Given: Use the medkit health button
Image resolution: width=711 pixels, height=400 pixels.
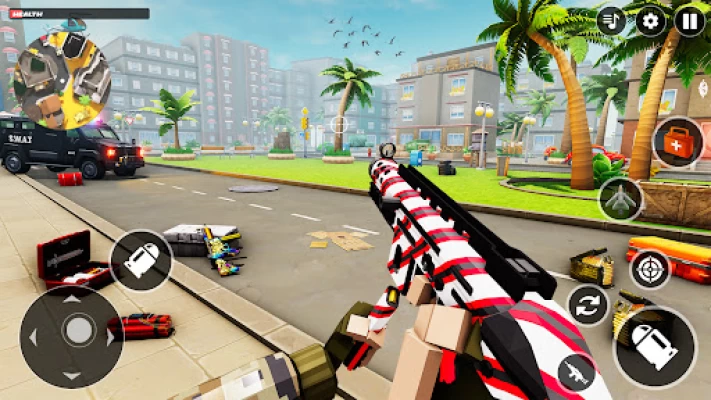Looking at the screenshot, I should coord(677,143).
